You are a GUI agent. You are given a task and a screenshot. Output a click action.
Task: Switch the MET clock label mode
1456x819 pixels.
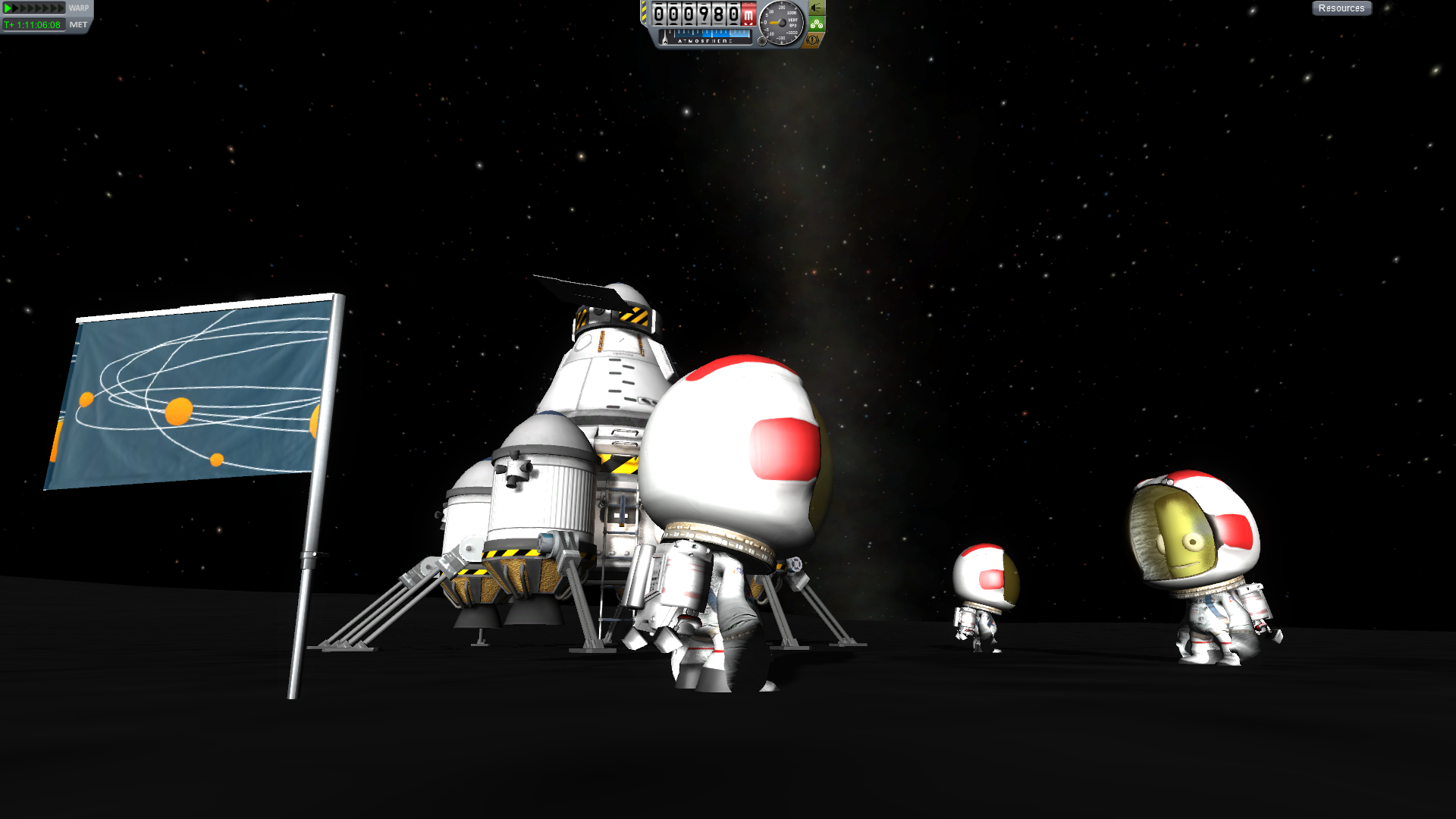click(x=78, y=25)
